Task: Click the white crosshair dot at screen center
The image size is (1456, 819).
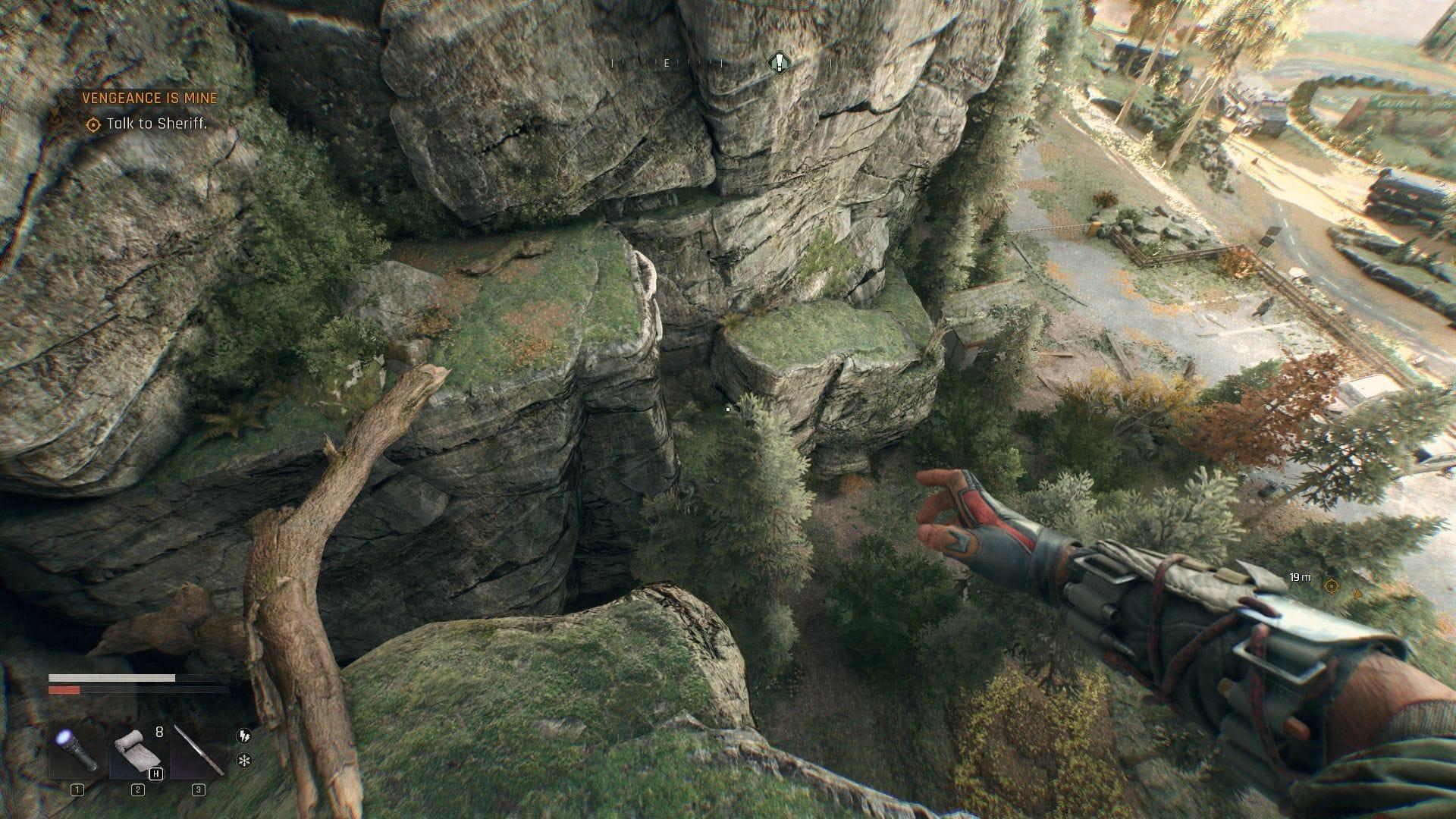Action: coord(727,409)
